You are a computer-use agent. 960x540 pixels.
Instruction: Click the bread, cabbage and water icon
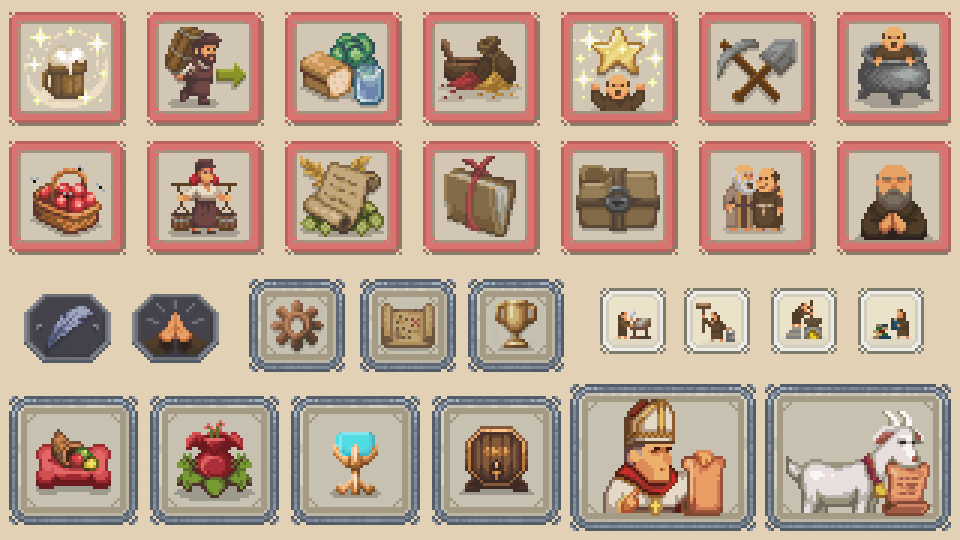click(x=343, y=69)
